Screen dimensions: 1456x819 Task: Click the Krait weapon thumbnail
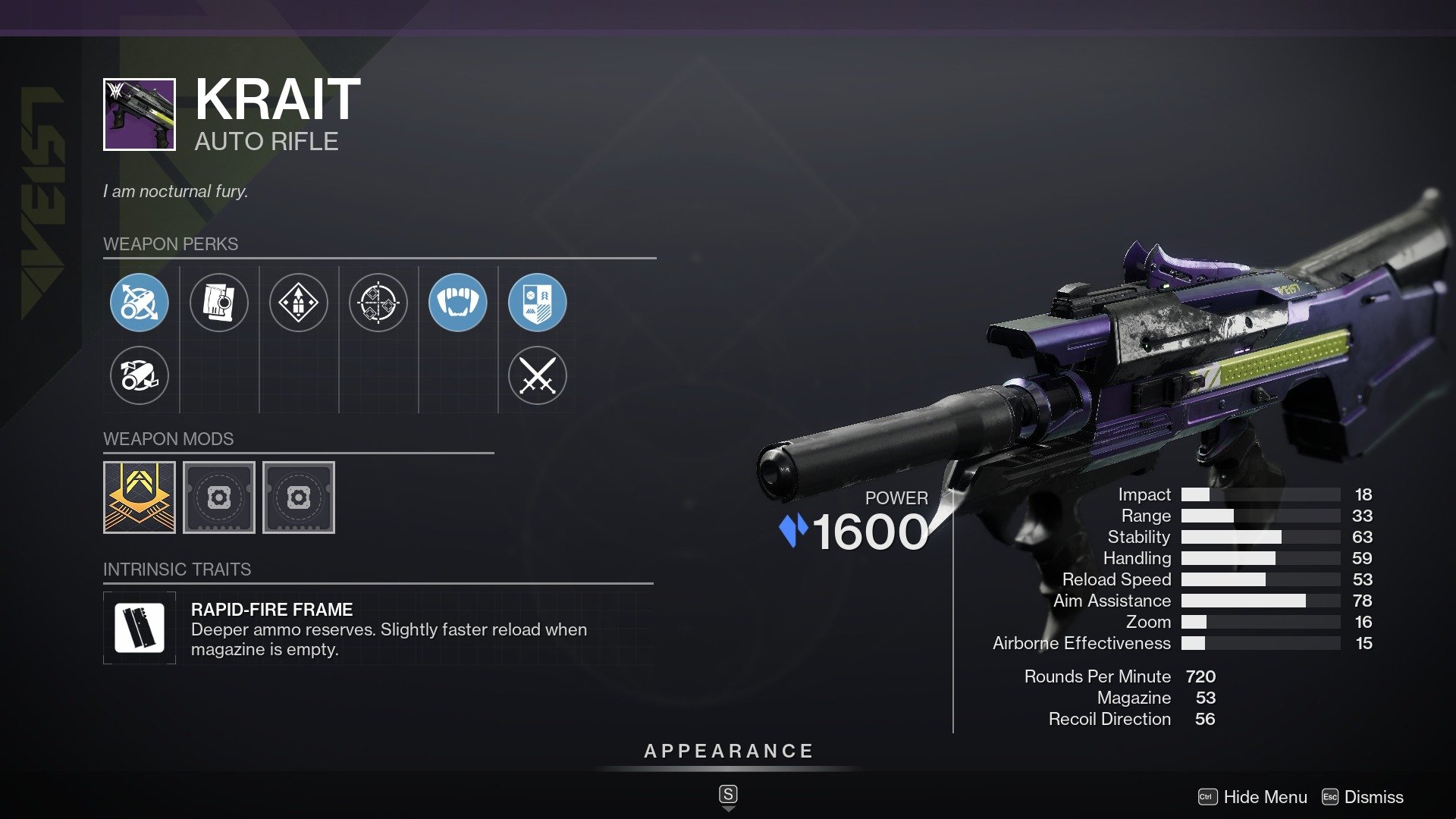pos(140,115)
